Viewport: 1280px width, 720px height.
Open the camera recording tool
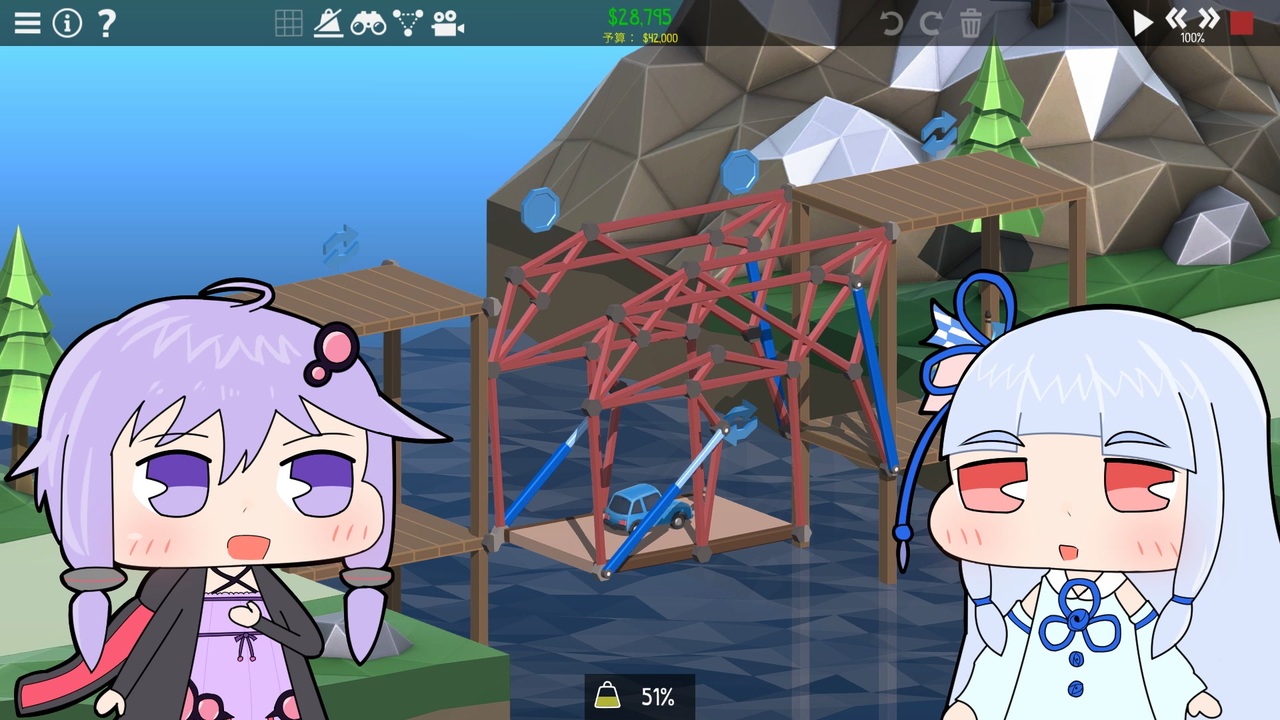[x=448, y=23]
